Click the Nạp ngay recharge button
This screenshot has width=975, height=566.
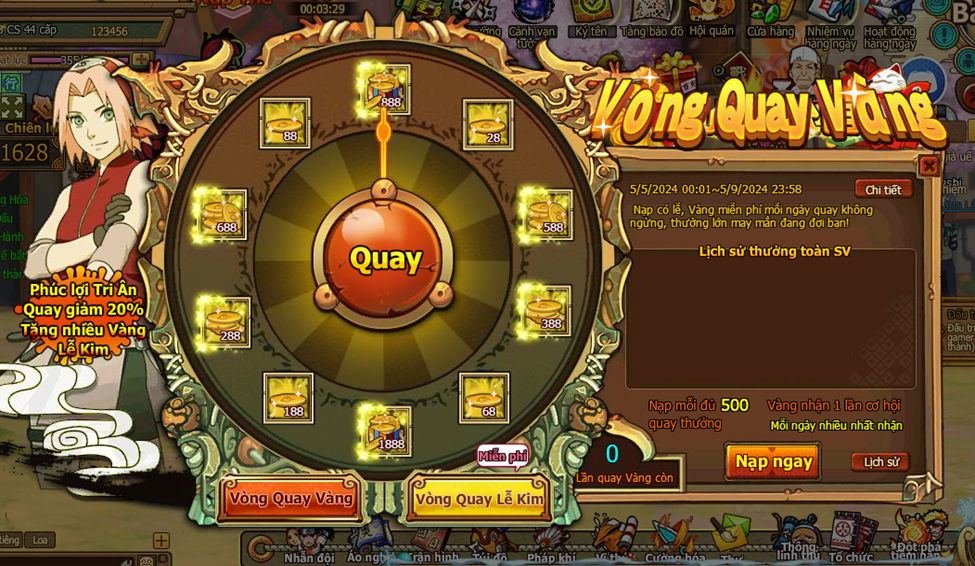click(773, 461)
